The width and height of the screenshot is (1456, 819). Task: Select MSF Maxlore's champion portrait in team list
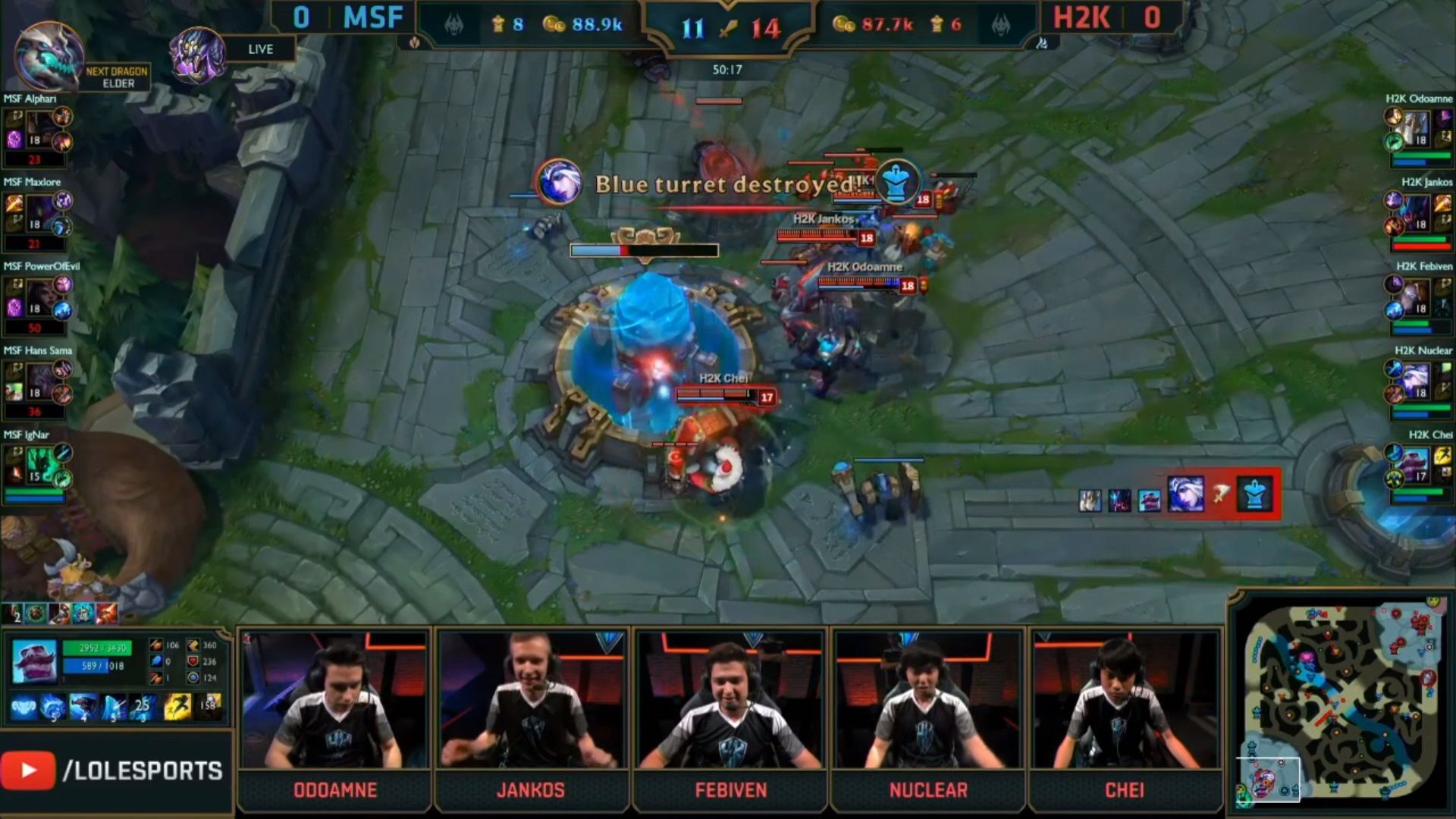39,212
